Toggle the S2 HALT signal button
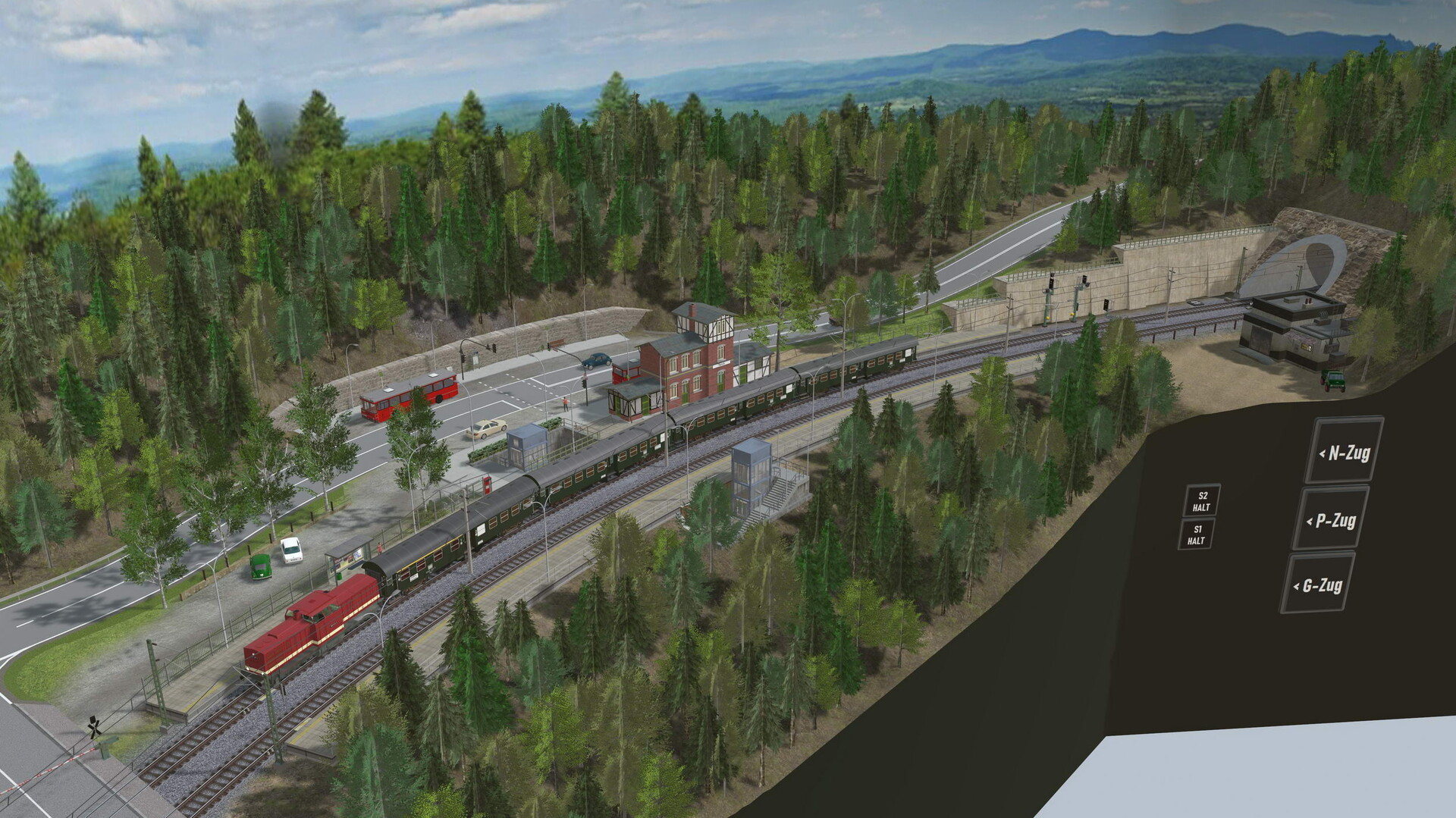The image size is (1456, 818). coord(1201,501)
